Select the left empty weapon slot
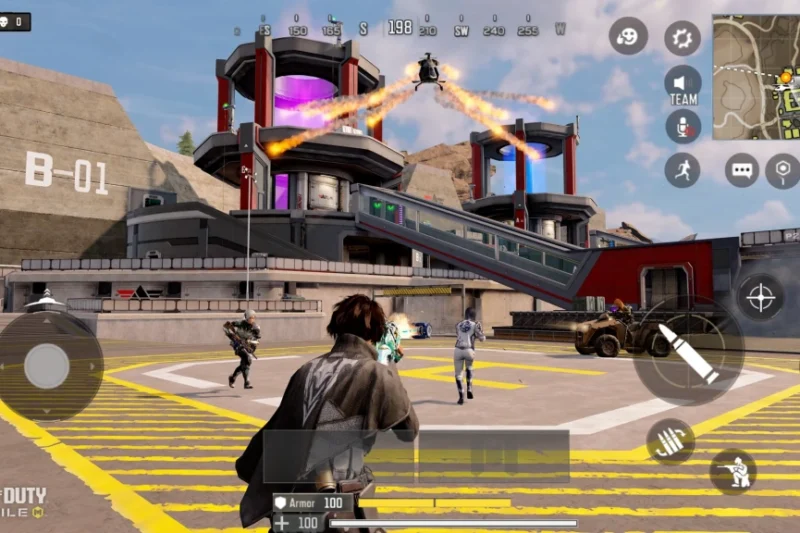This screenshot has width=800, height=533. click(340, 457)
